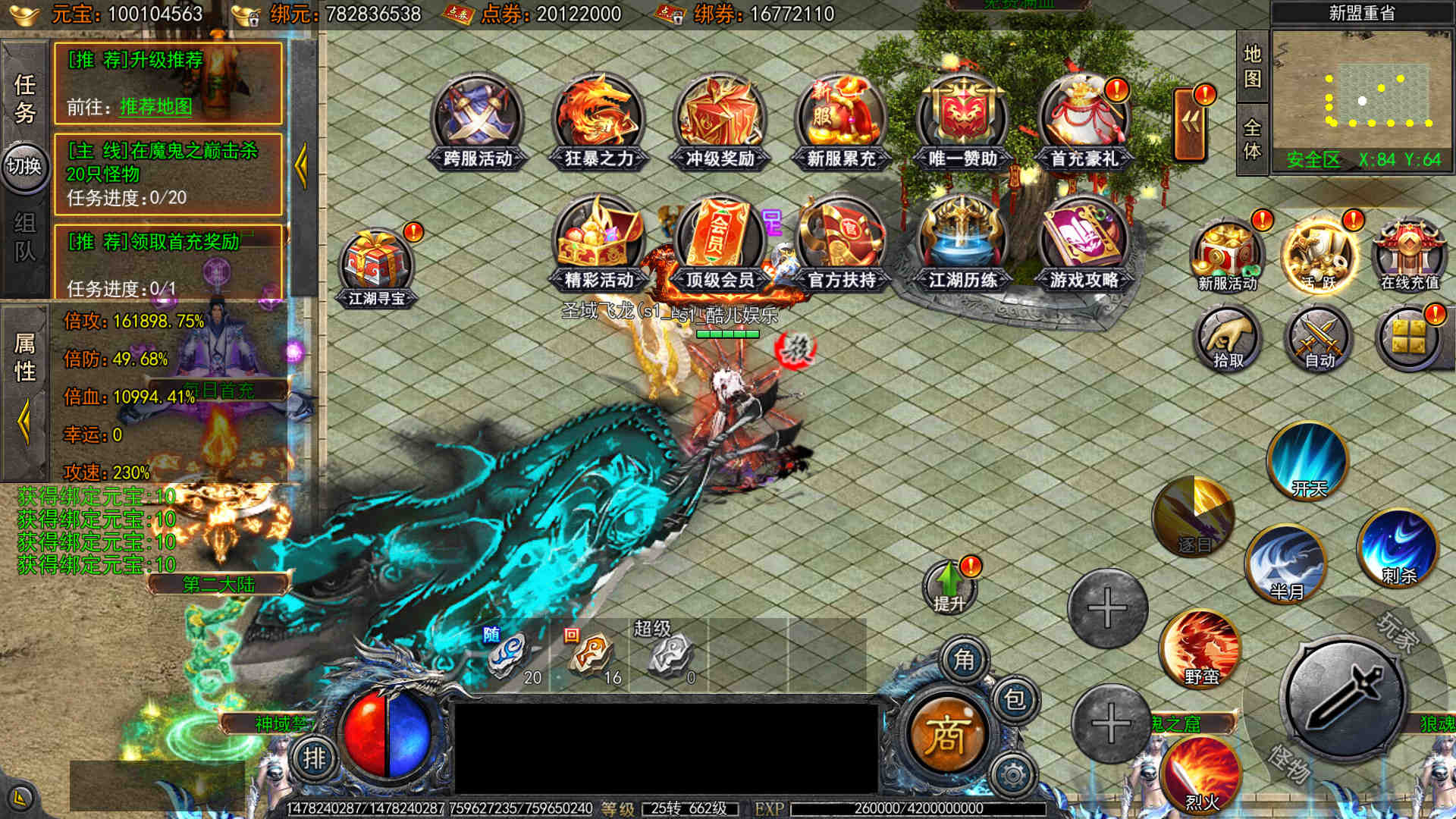This screenshot has width=1456, height=819.
Task: Activate the 开天 skill
Action: [1307, 462]
